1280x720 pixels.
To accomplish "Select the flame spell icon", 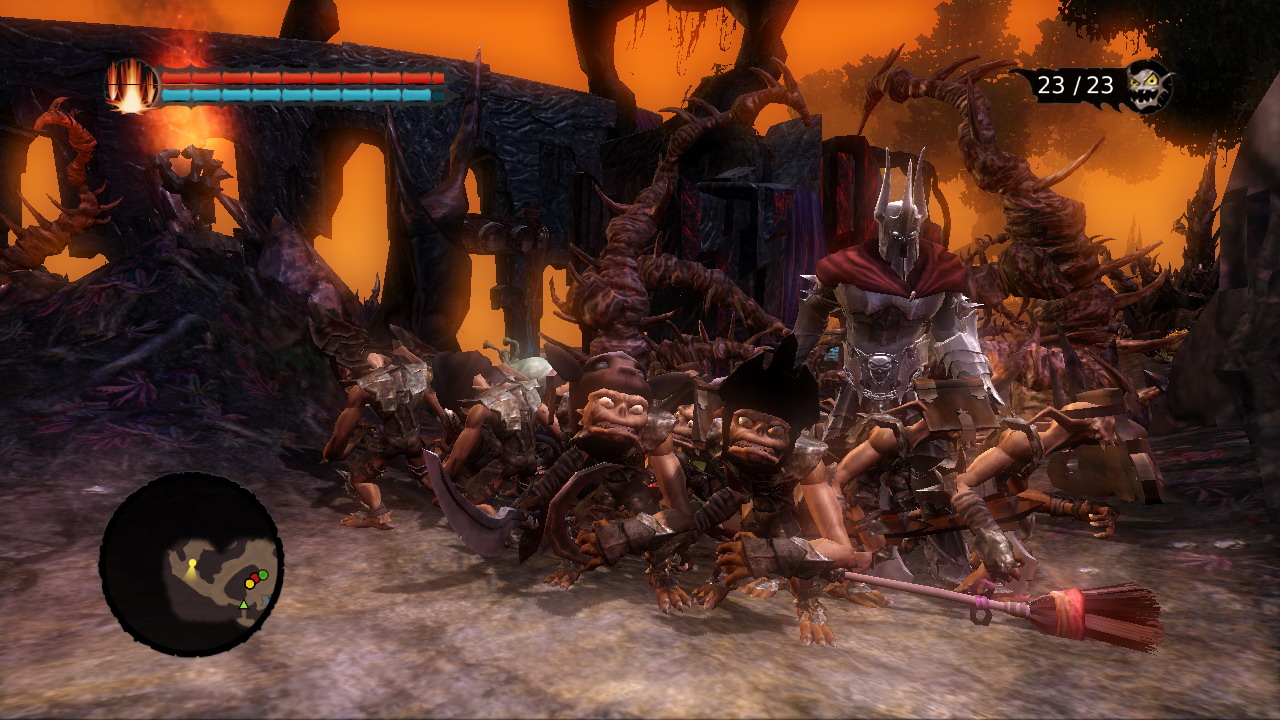I will (x=131, y=85).
